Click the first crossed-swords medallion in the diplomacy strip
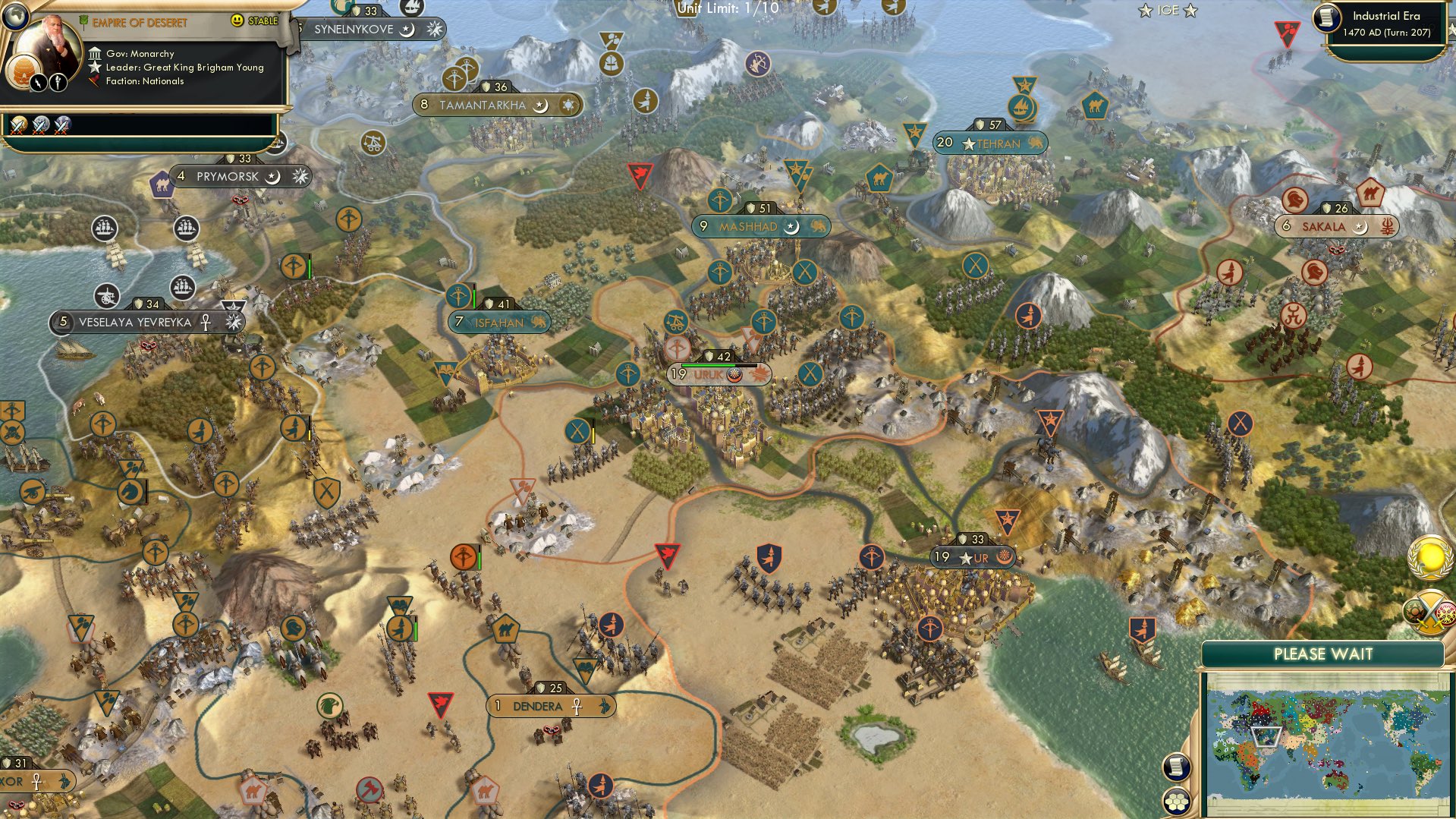The height and width of the screenshot is (819, 1456). 17,126
